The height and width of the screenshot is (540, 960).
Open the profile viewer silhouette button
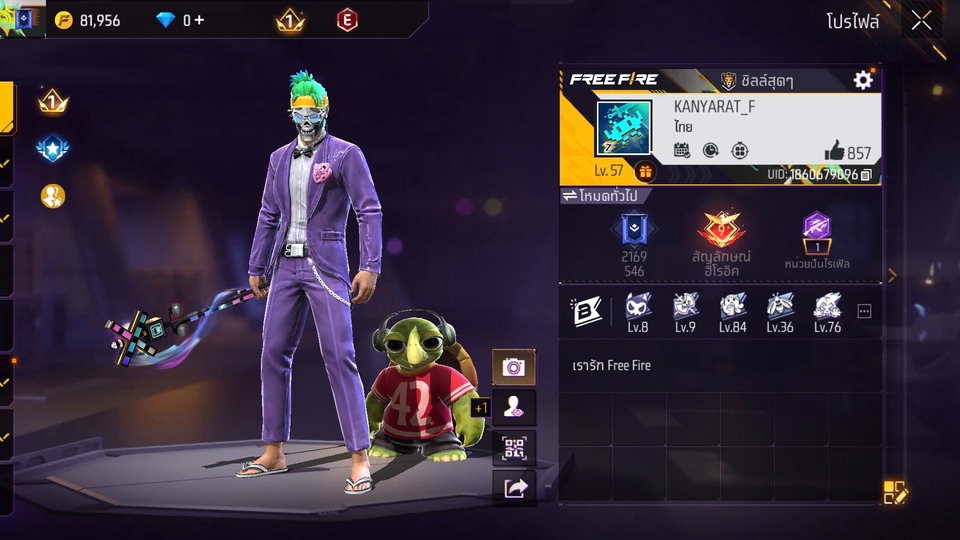pyautogui.click(x=514, y=407)
